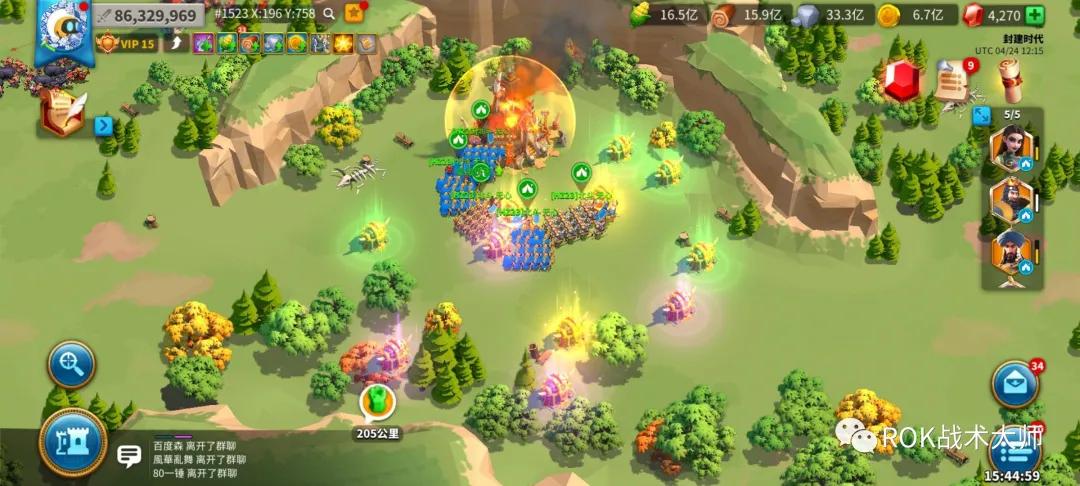Select the crowned commander portrait
This screenshot has height=486, width=1080.
coord(1010,201)
